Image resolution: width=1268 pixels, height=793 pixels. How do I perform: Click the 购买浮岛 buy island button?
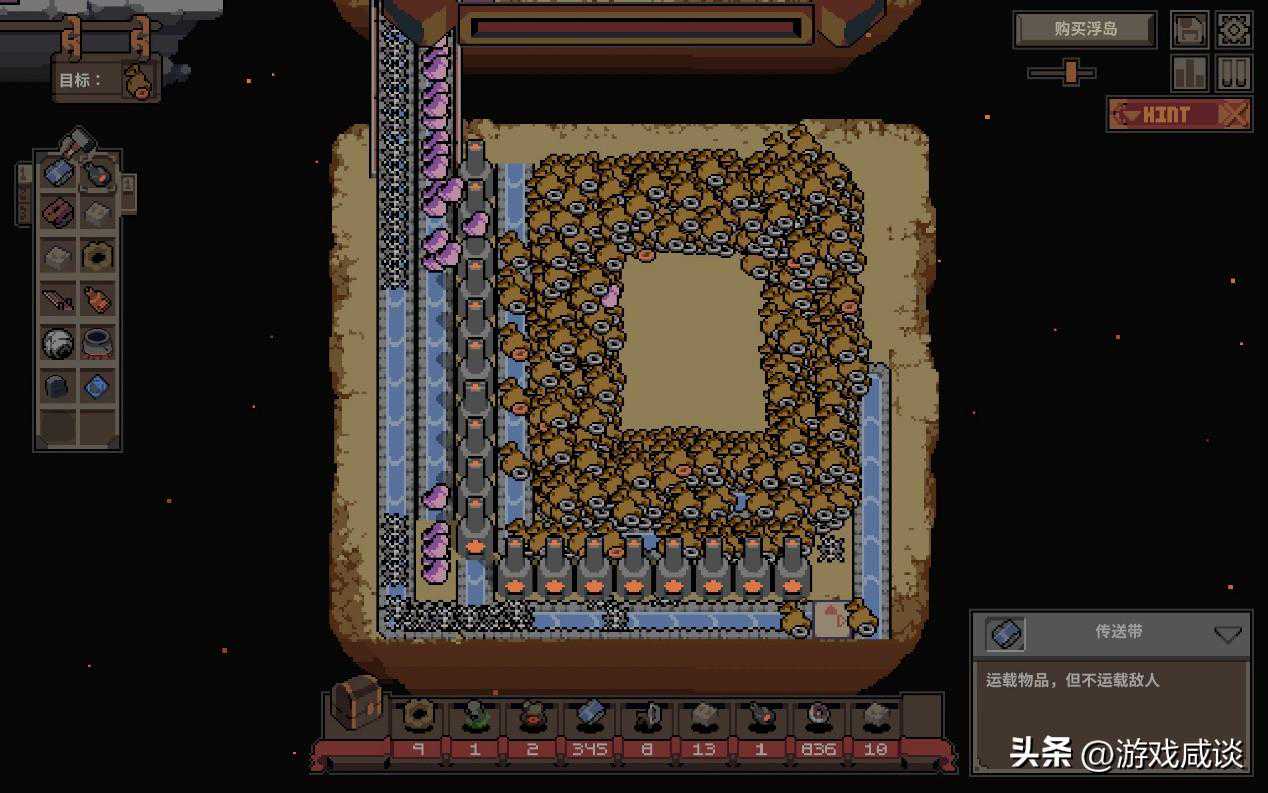pyautogui.click(x=1085, y=29)
